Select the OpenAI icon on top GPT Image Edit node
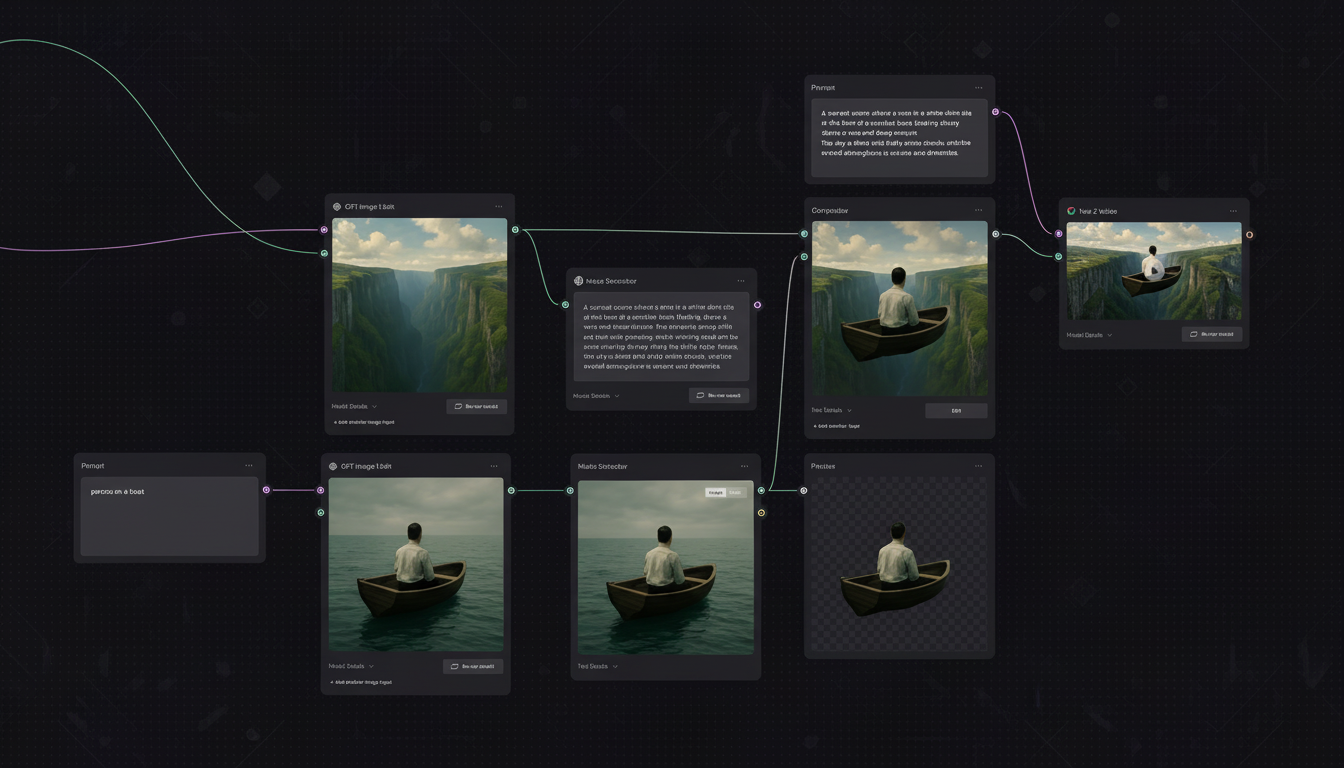 click(x=336, y=206)
